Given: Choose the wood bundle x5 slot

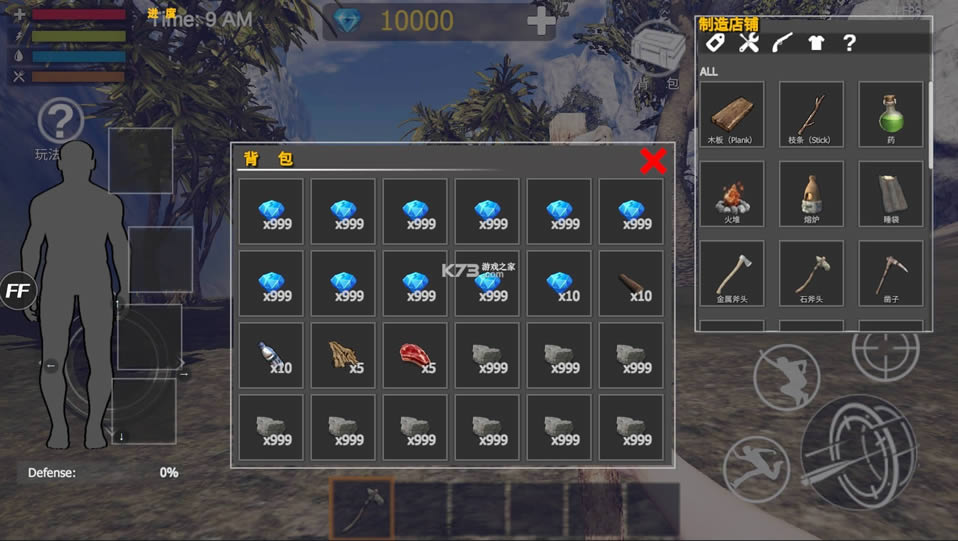Looking at the screenshot, I should (343, 355).
